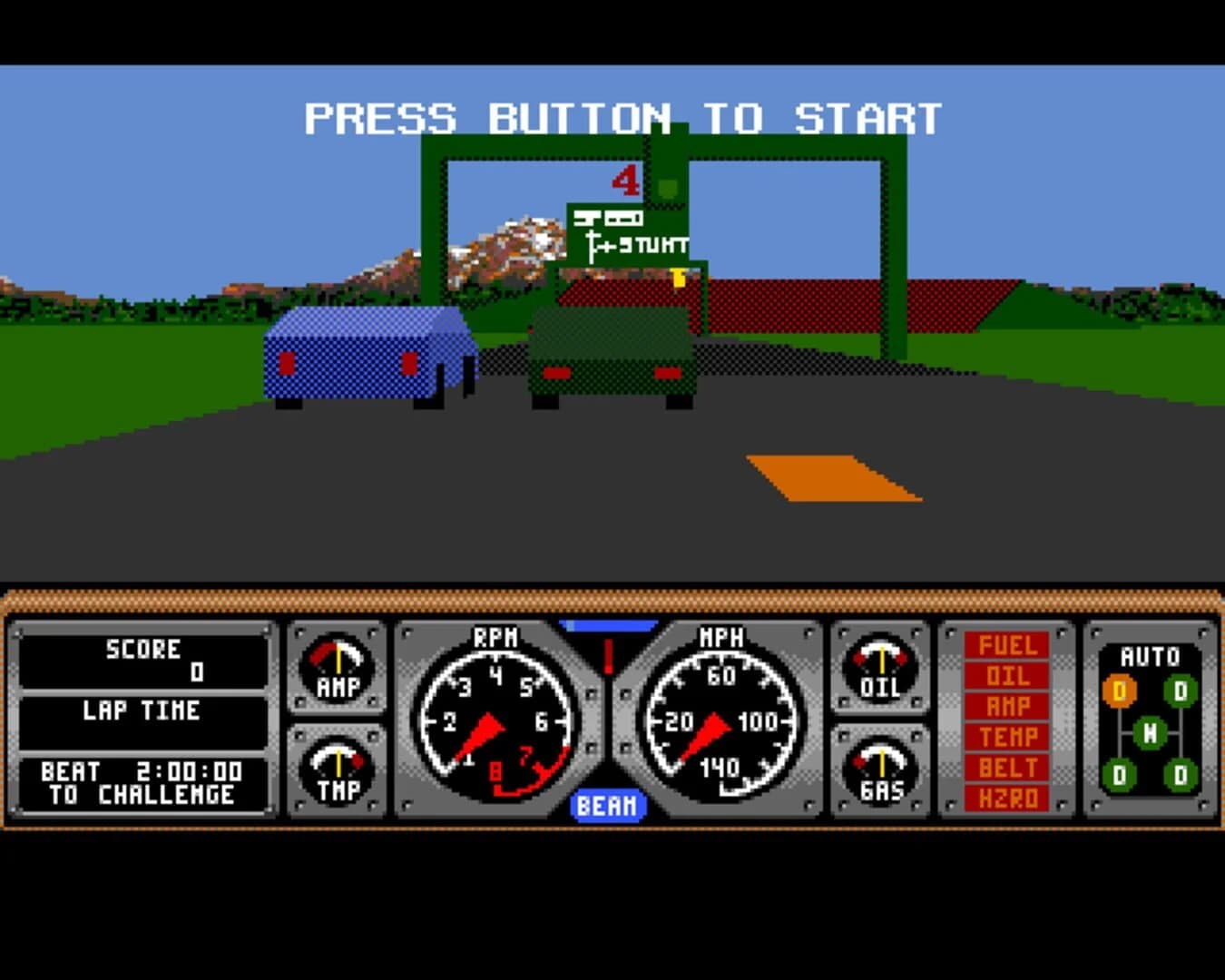Toggle the BELT warning light

pyautogui.click(x=1007, y=767)
